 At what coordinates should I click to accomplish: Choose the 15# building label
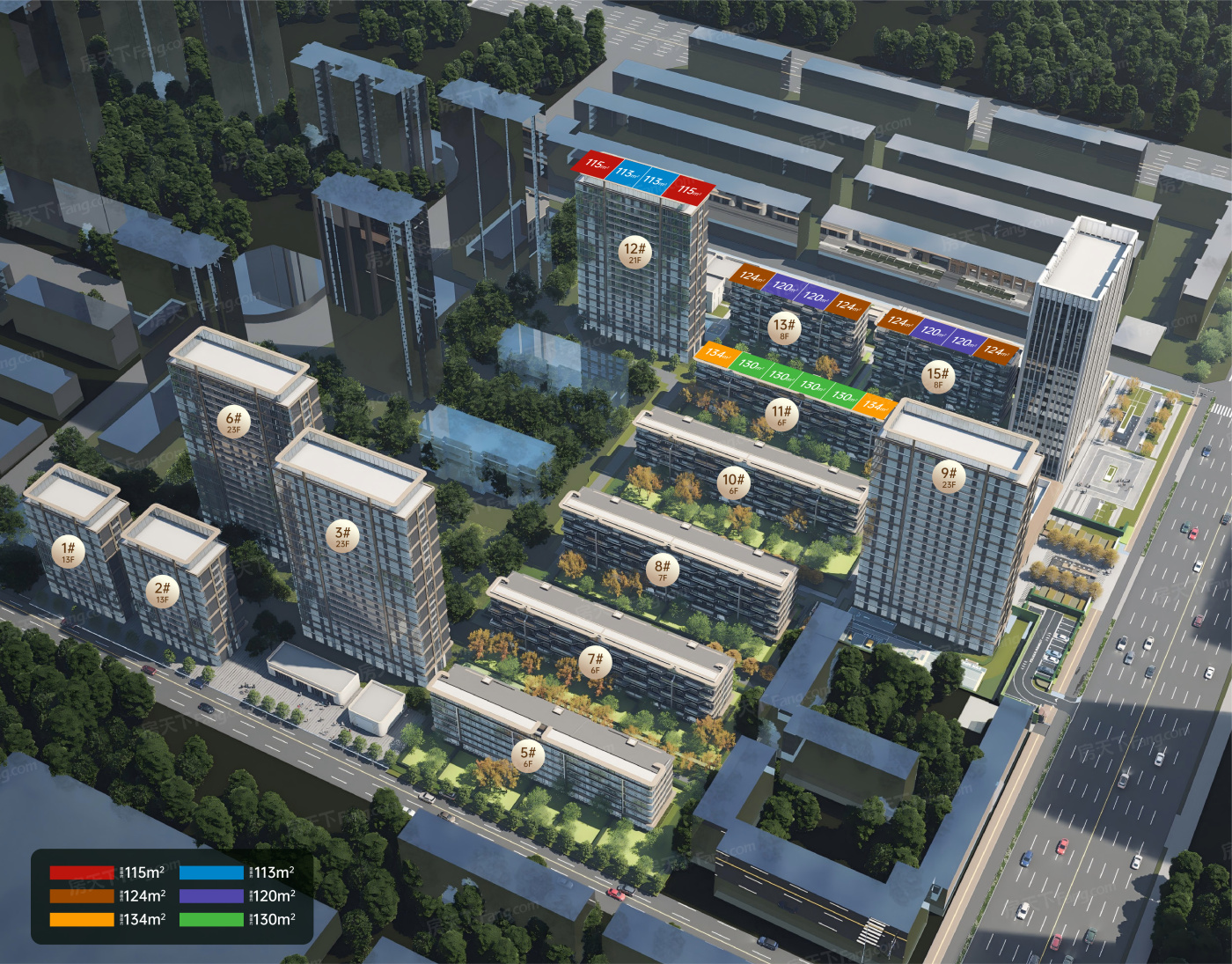tap(938, 378)
